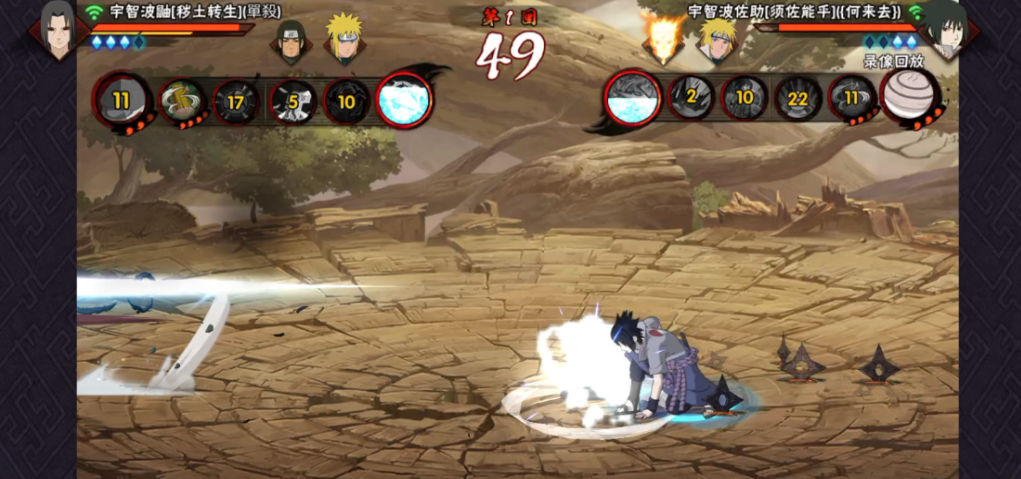Choose the Hashirama support ninja icon
Image resolution: width=1021 pixels, height=479 pixels.
coord(290,42)
